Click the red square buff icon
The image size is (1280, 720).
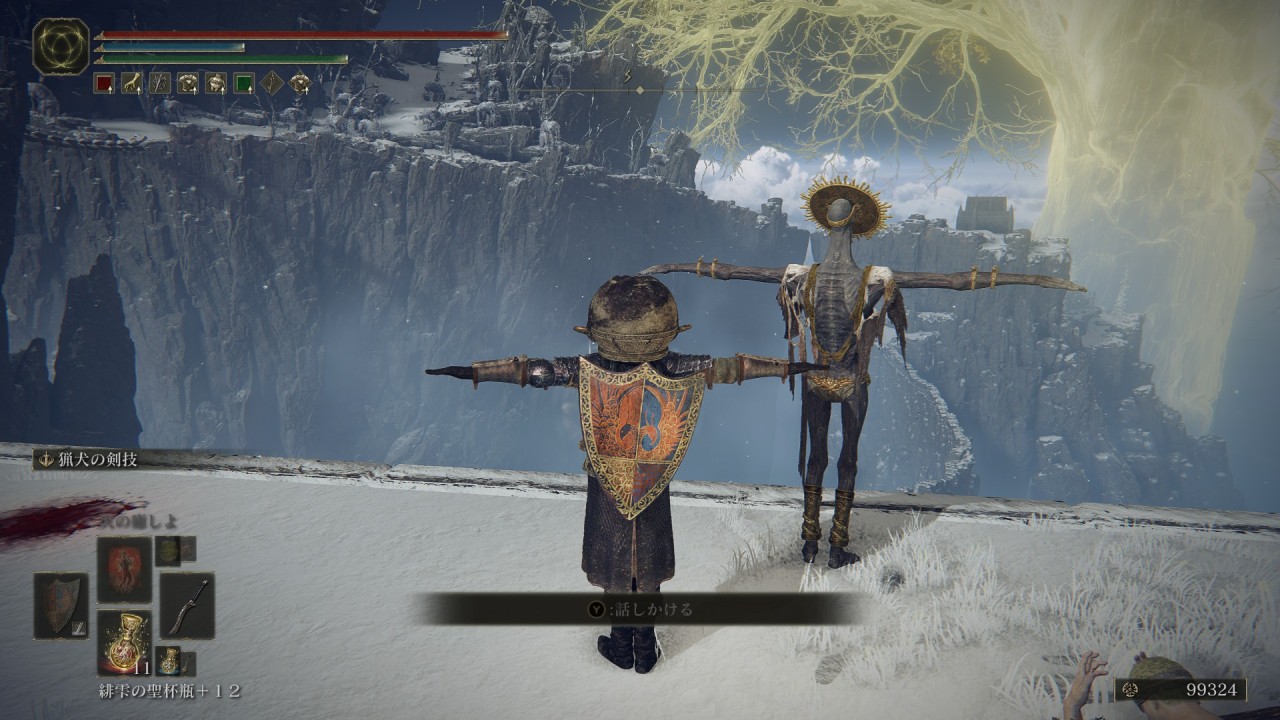pyautogui.click(x=104, y=83)
